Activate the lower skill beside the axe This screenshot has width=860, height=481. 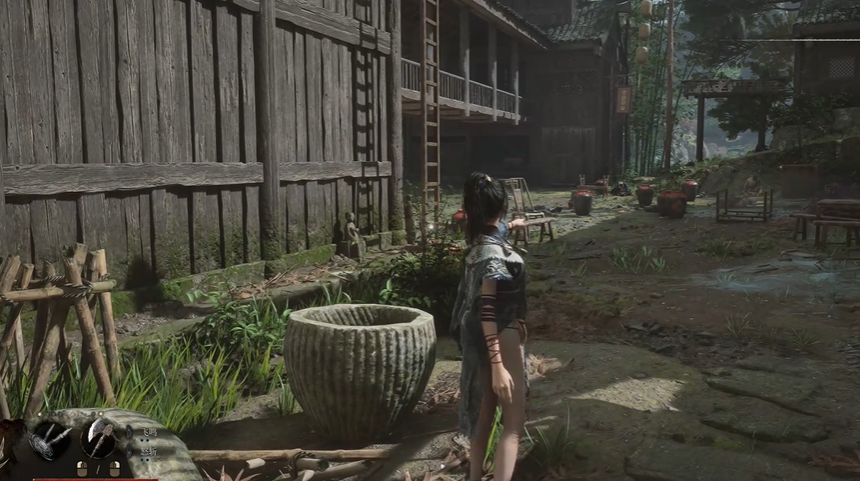point(150,451)
